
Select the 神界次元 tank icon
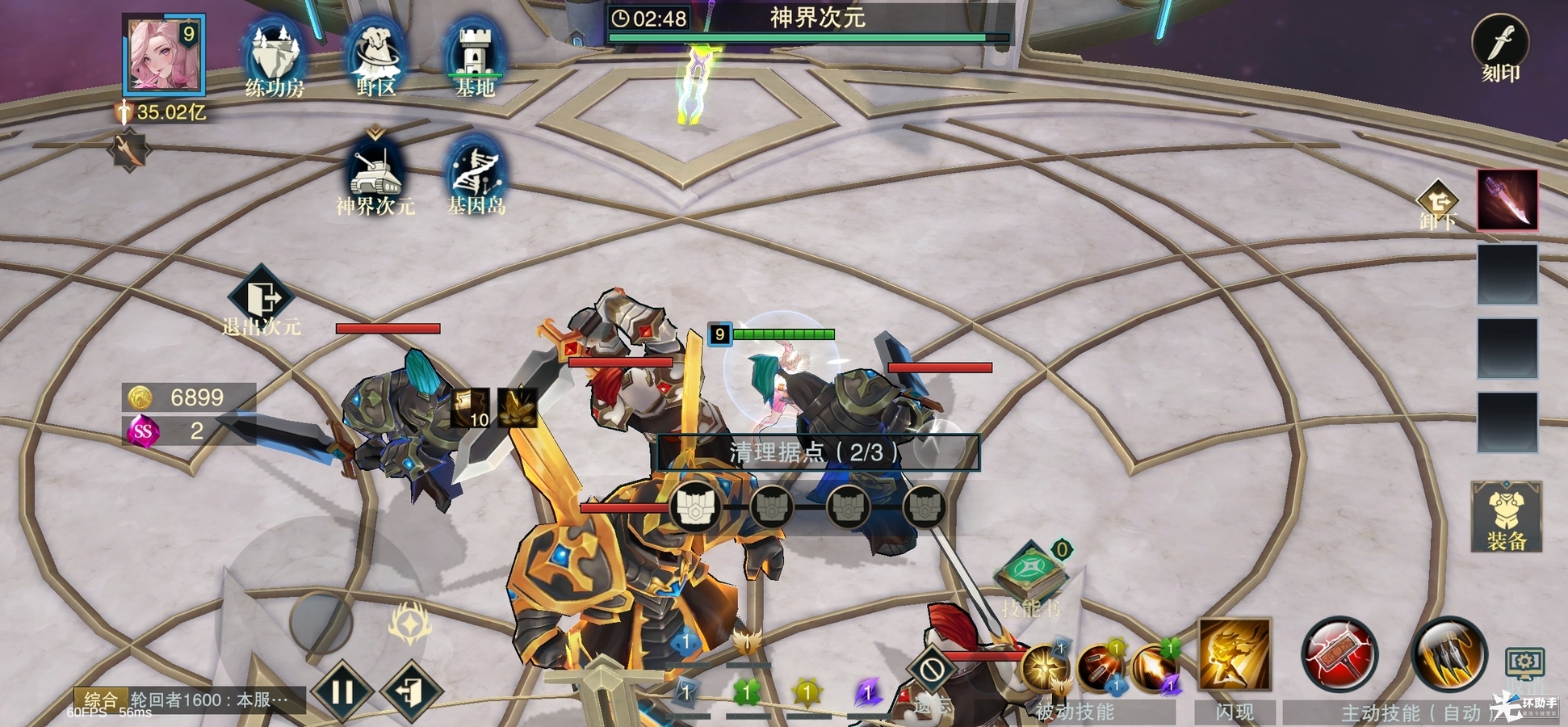pos(375,175)
